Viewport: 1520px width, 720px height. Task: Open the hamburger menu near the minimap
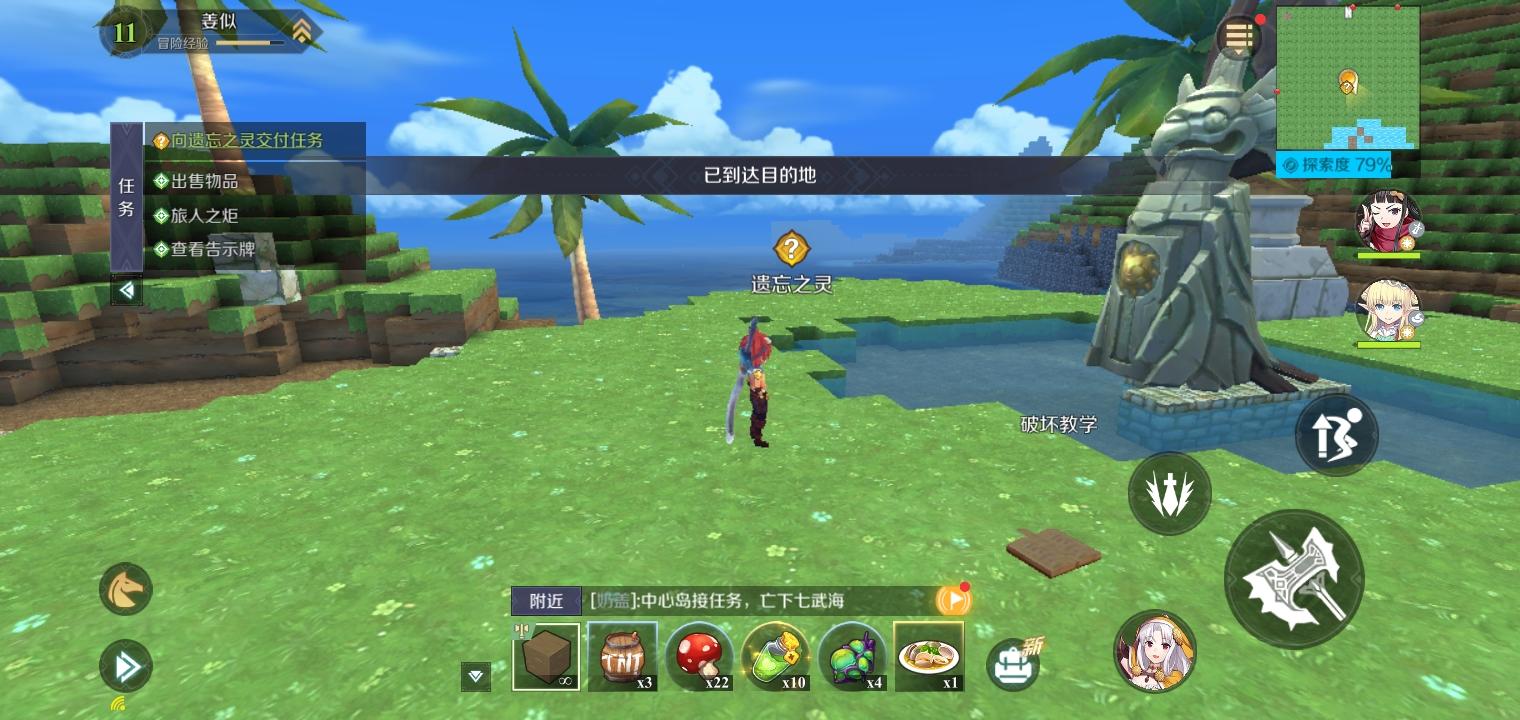tap(1239, 36)
